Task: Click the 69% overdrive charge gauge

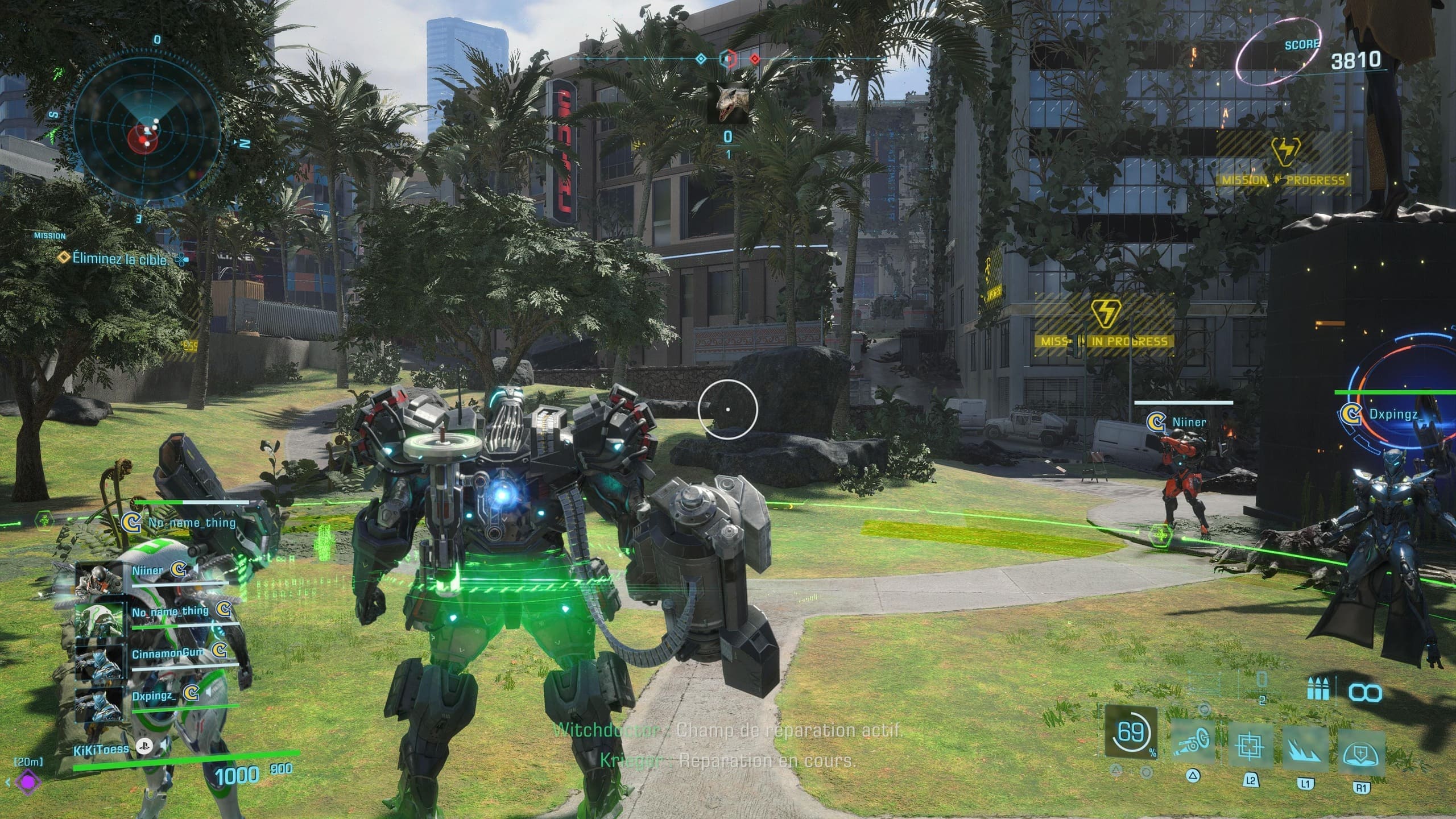Action: click(1131, 733)
